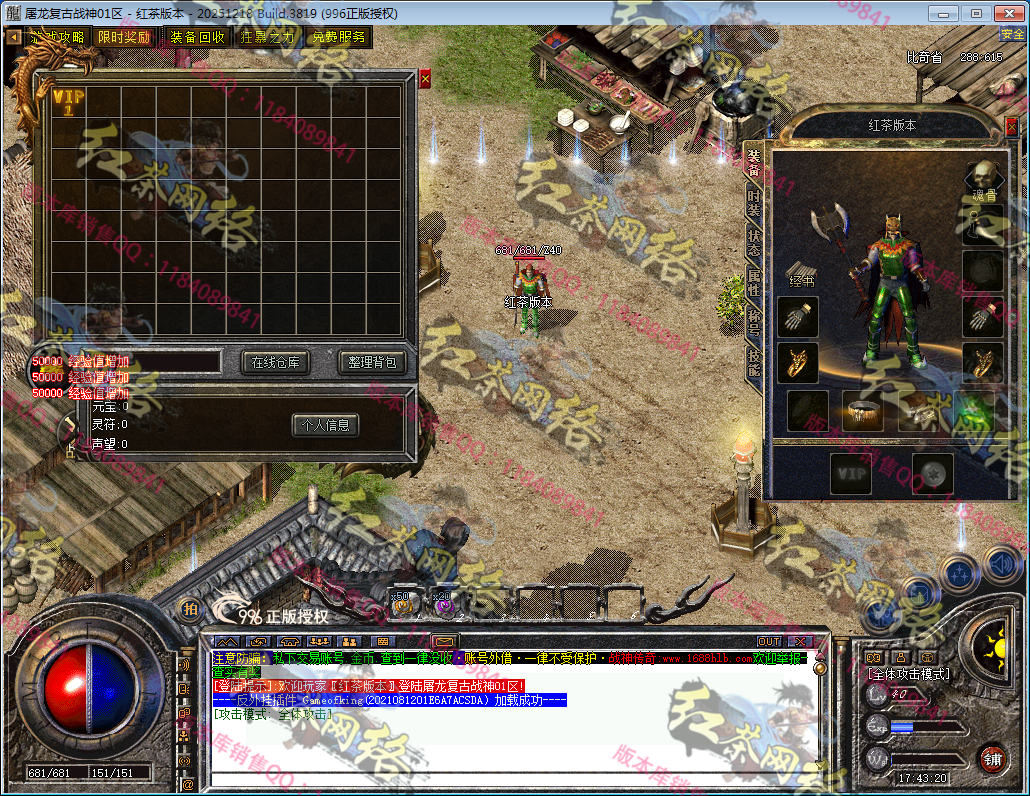Open the 装备回收 equipment recycling menu

(x=197, y=37)
